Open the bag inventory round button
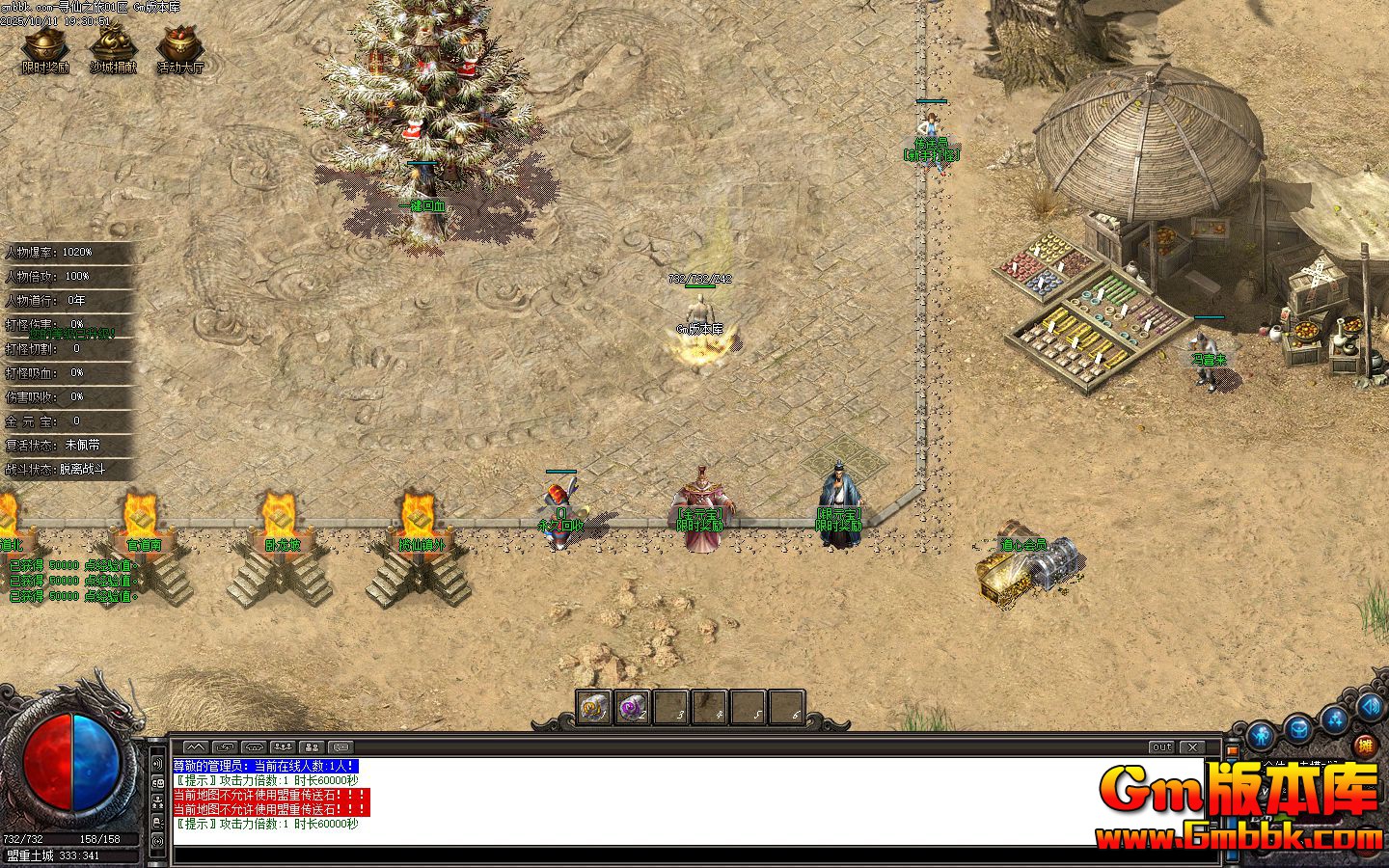The height and width of the screenshot is (868, 1389). [x=1299, y=728]
